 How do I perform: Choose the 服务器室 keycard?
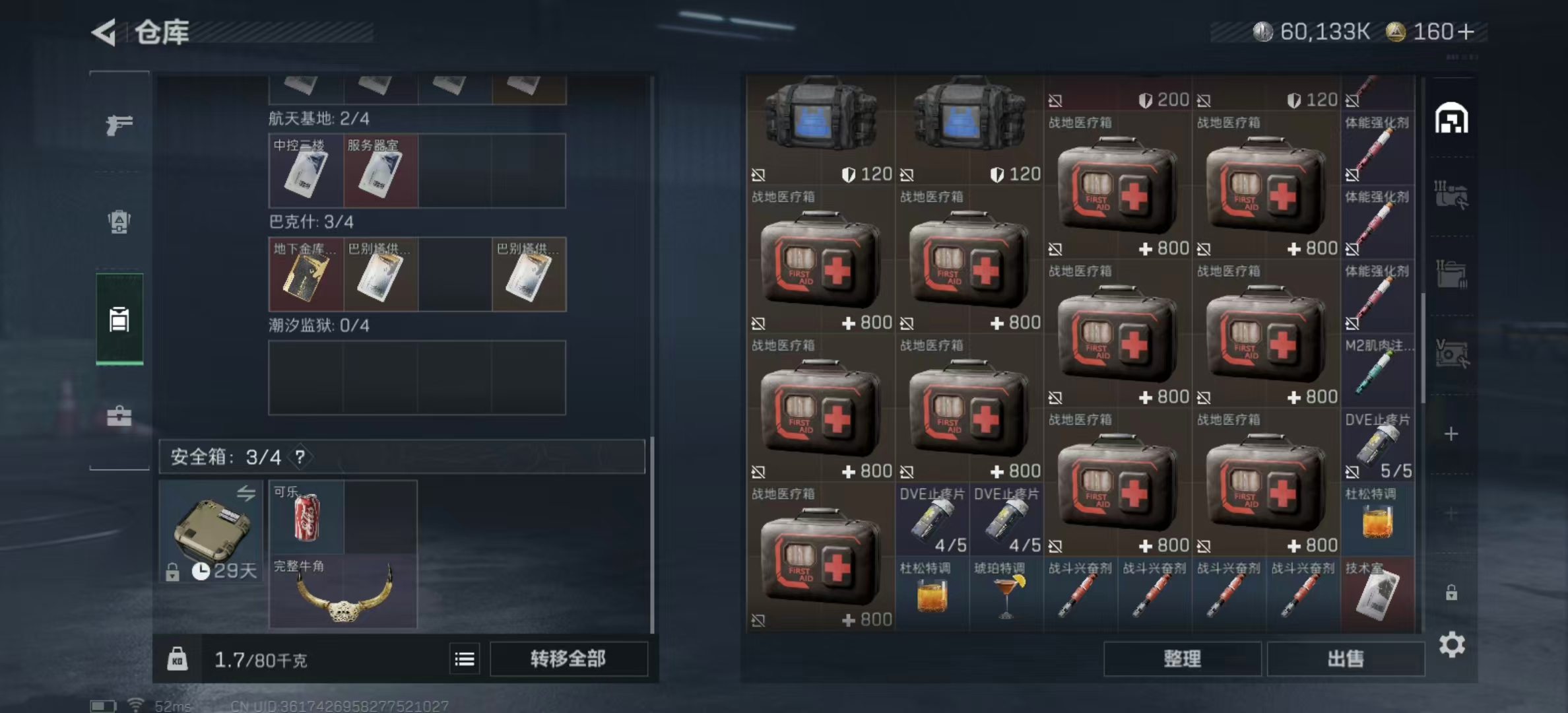[380, 171]
